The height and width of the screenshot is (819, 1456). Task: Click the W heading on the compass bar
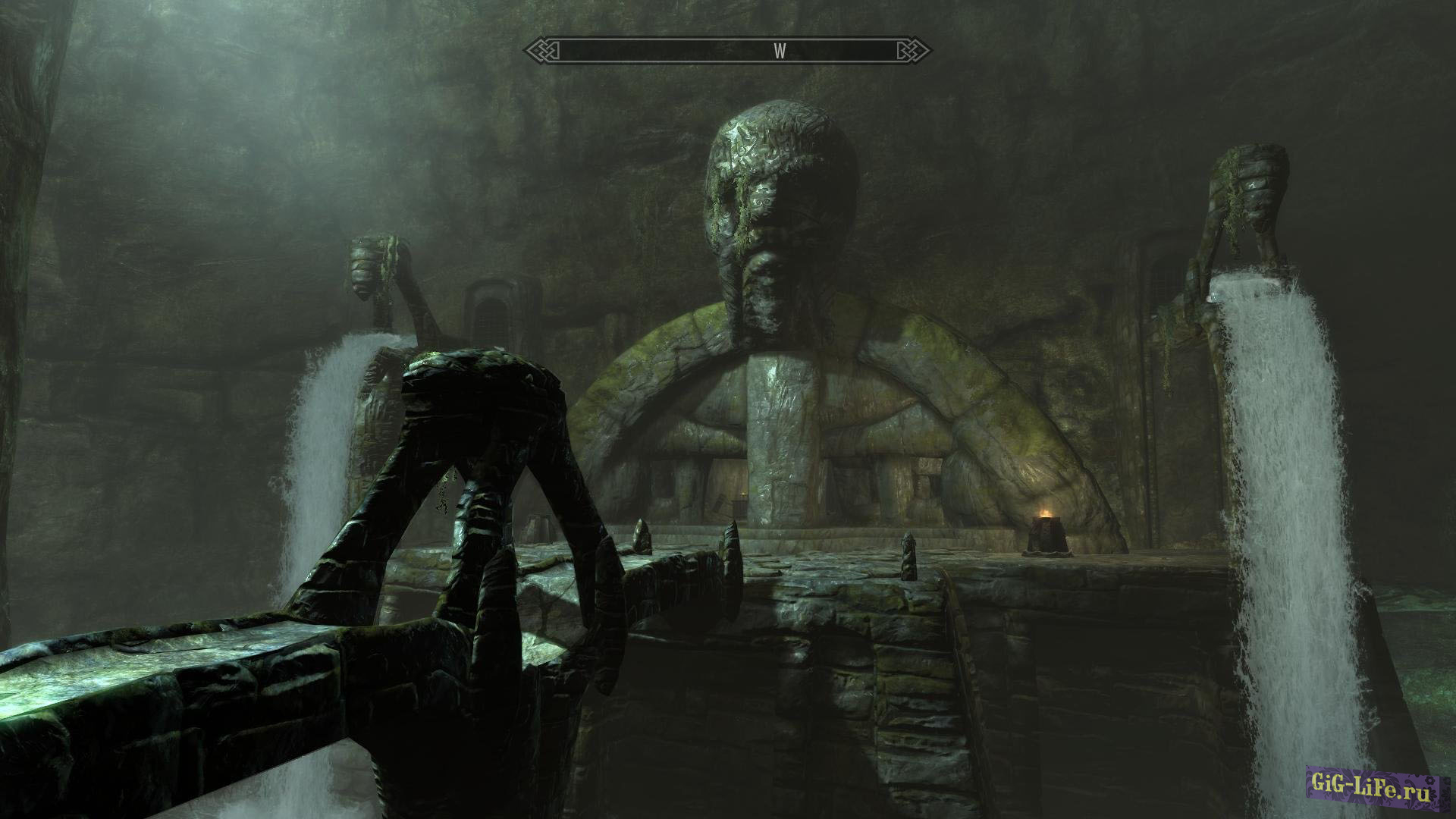point(780,52)
